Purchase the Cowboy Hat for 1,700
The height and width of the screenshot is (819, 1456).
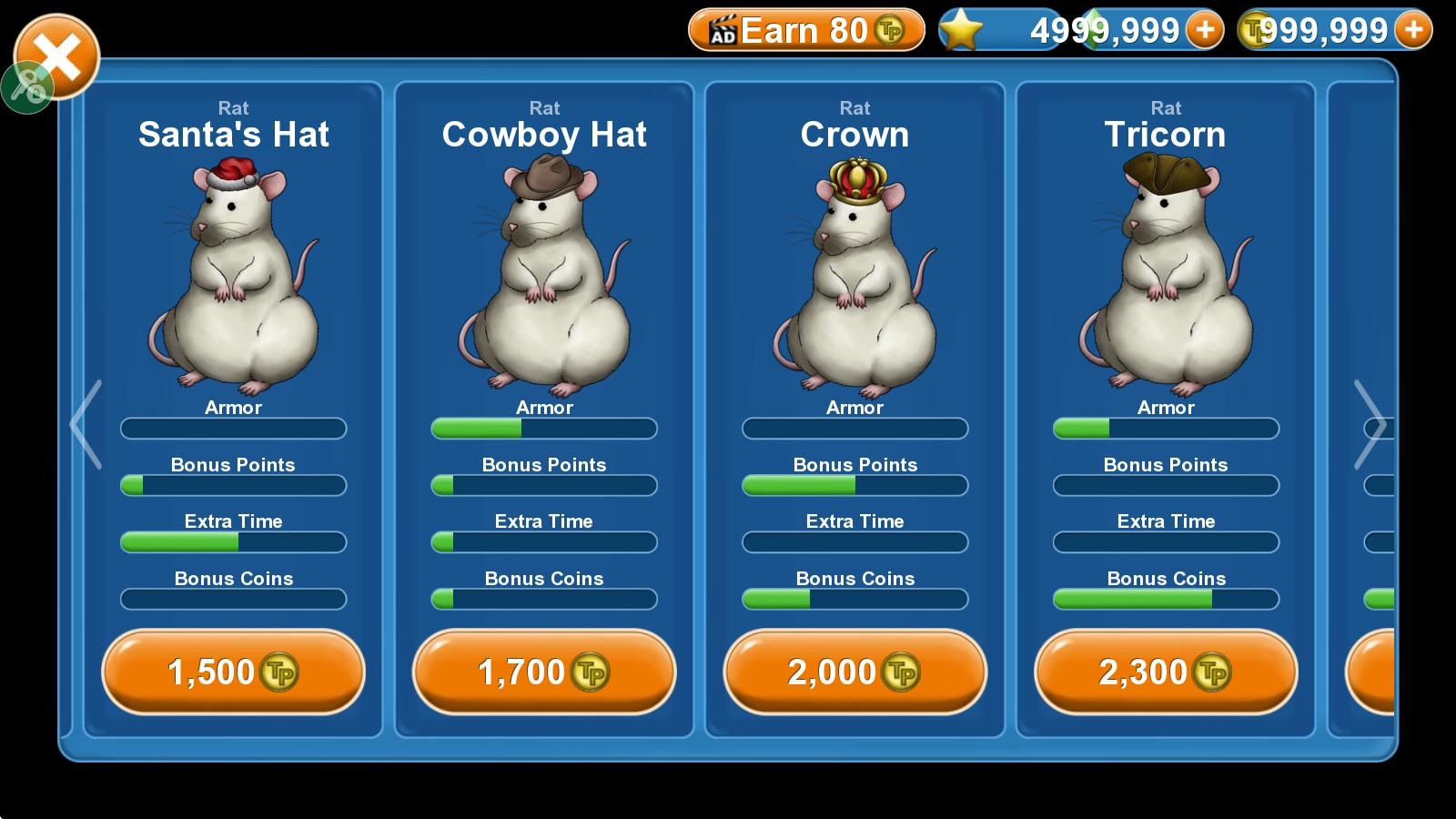tap(544, 672)
